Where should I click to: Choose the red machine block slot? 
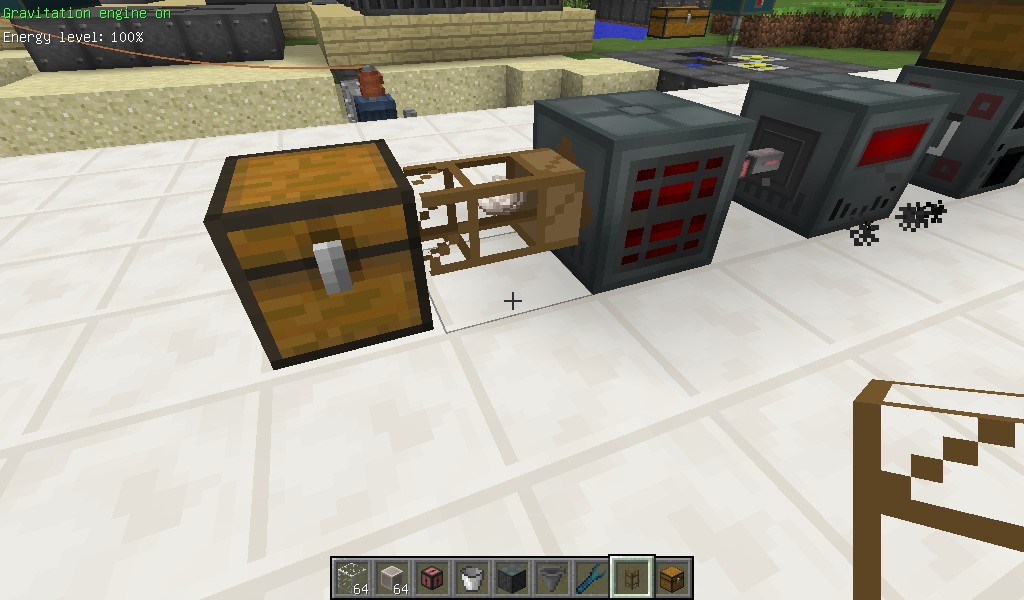(x=432, y=577)
